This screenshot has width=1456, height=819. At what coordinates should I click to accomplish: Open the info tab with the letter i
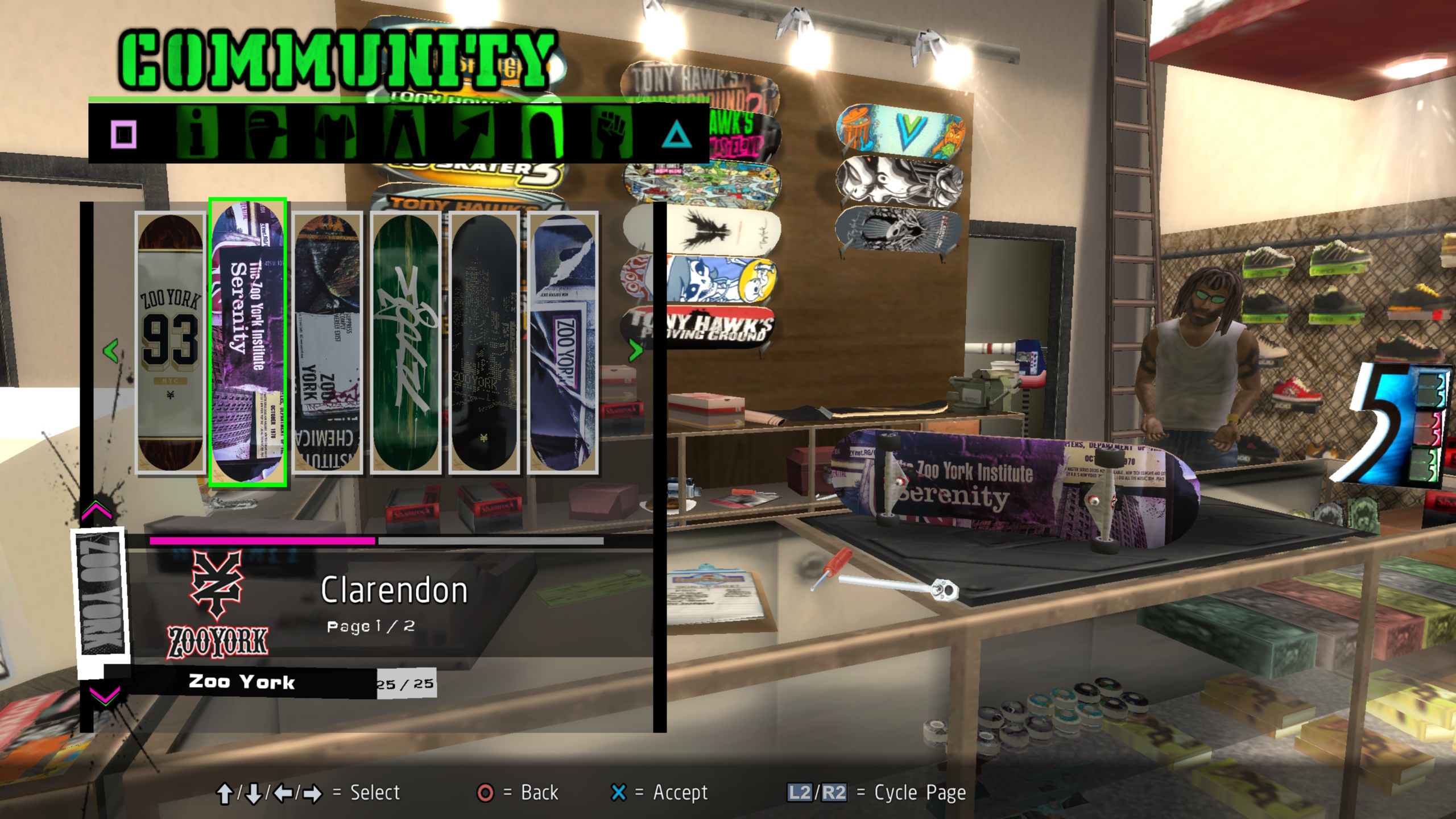[197, 134]
